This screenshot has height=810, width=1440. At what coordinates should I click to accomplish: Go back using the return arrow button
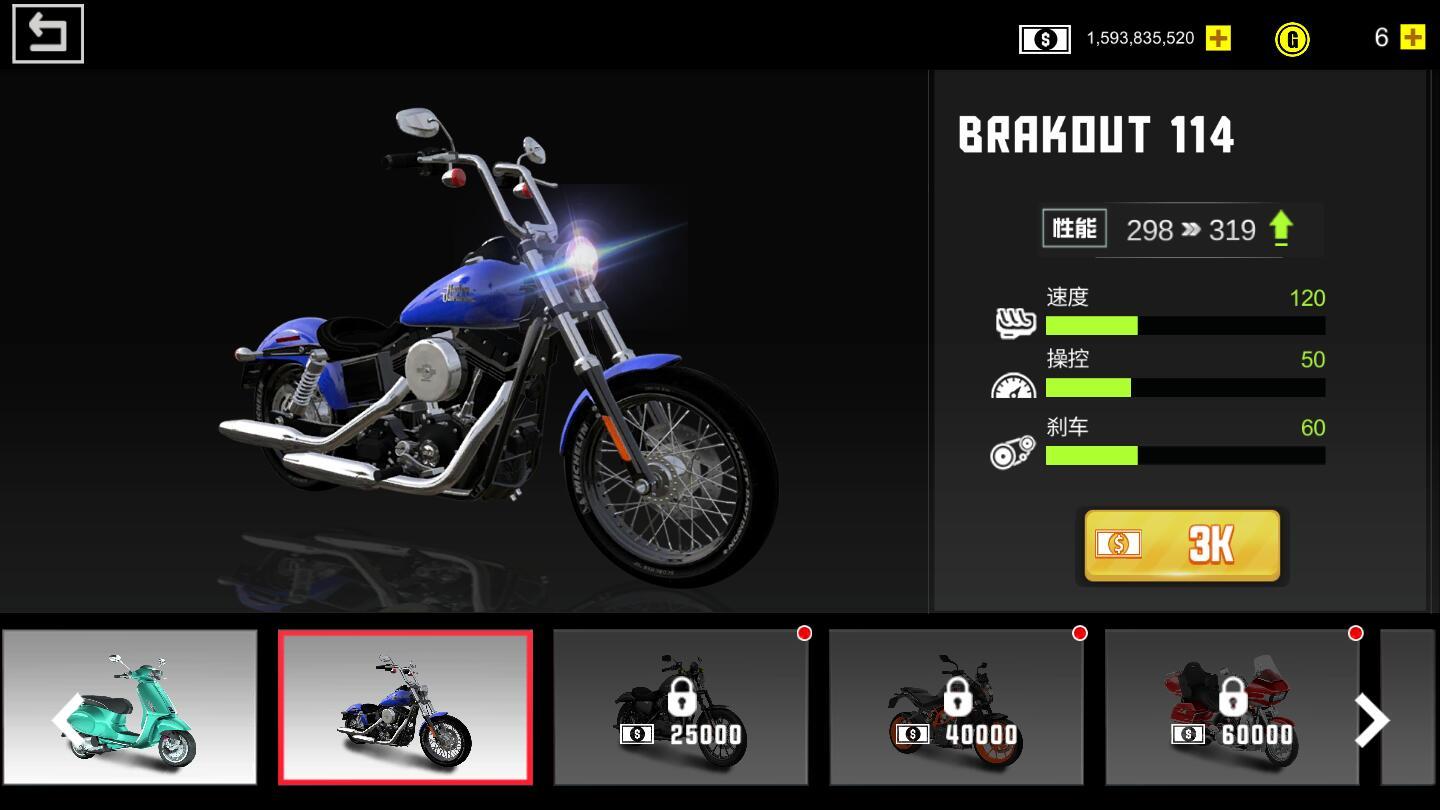pyautogui.click(x=47, y=34)
